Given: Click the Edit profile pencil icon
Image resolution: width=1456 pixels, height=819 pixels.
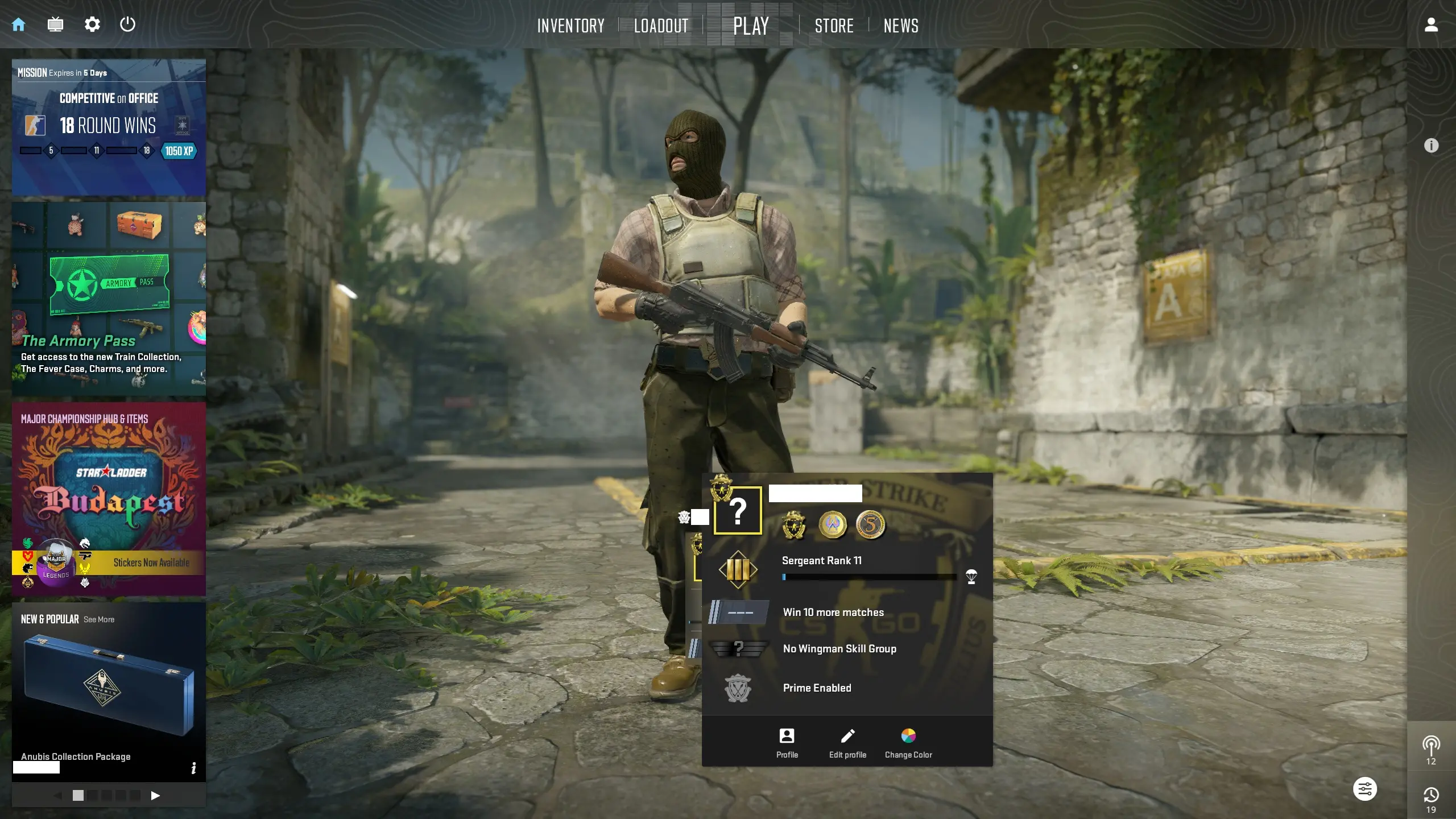Looking at the screenshot, I should pyautogui.click(x=846, y=737).
